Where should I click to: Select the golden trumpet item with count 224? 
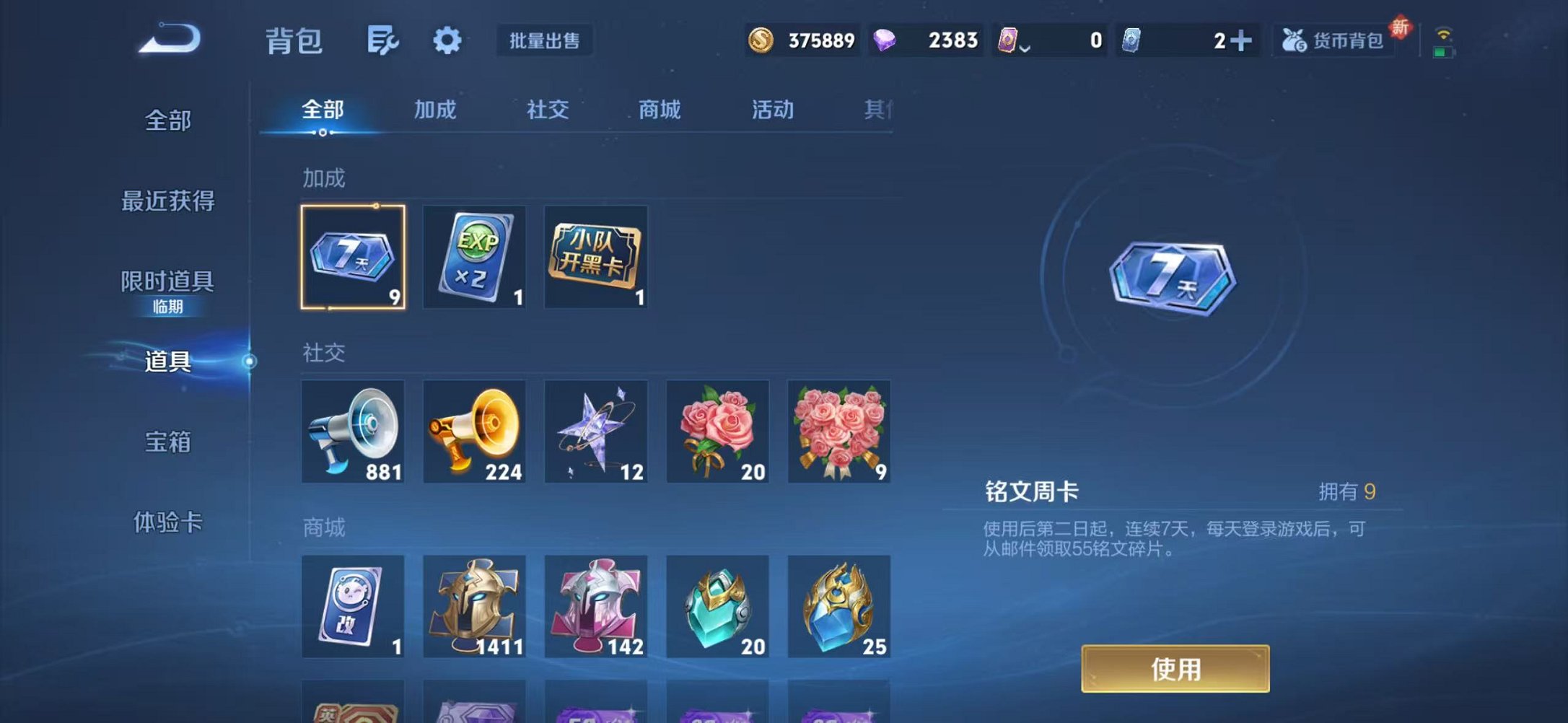coord(475,431)
